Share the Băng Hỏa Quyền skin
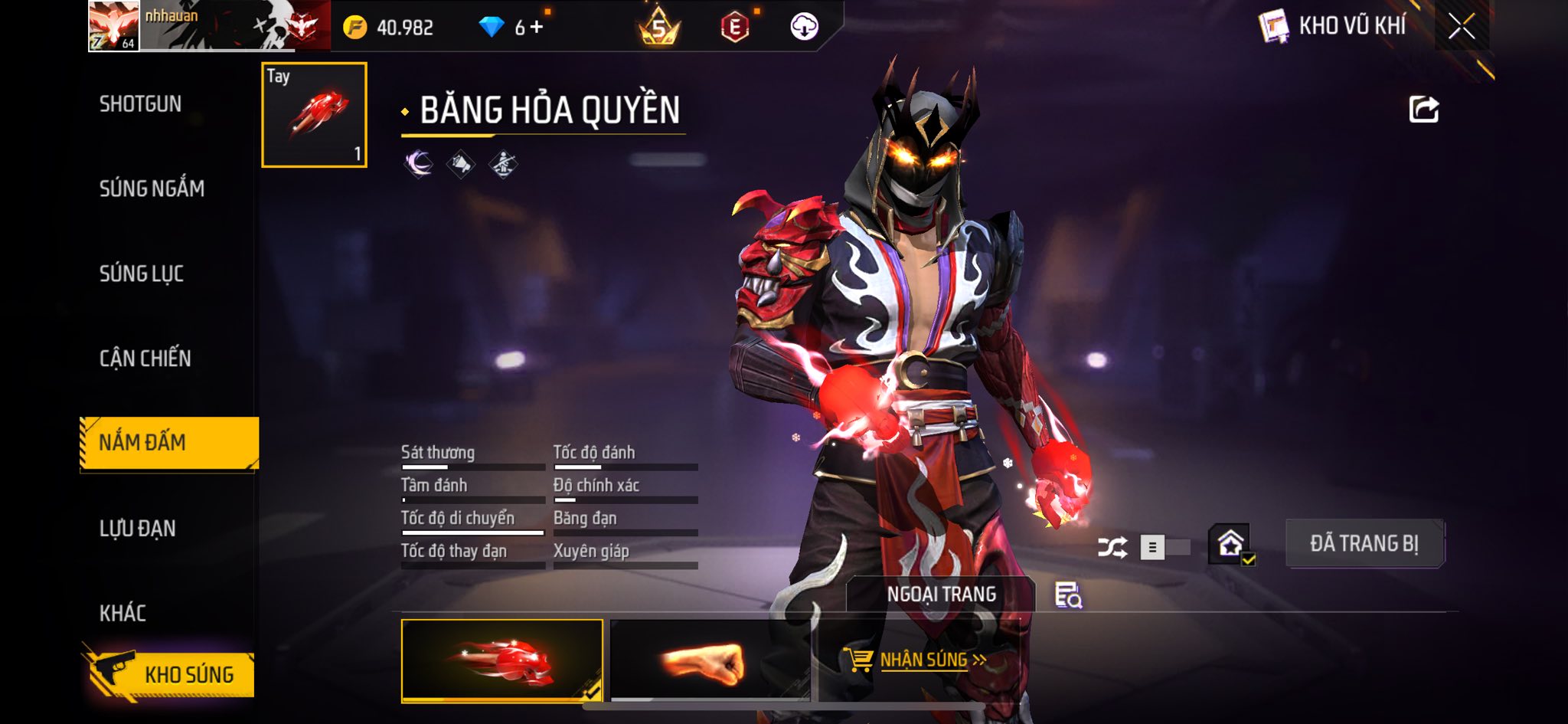 (1423, 110)
